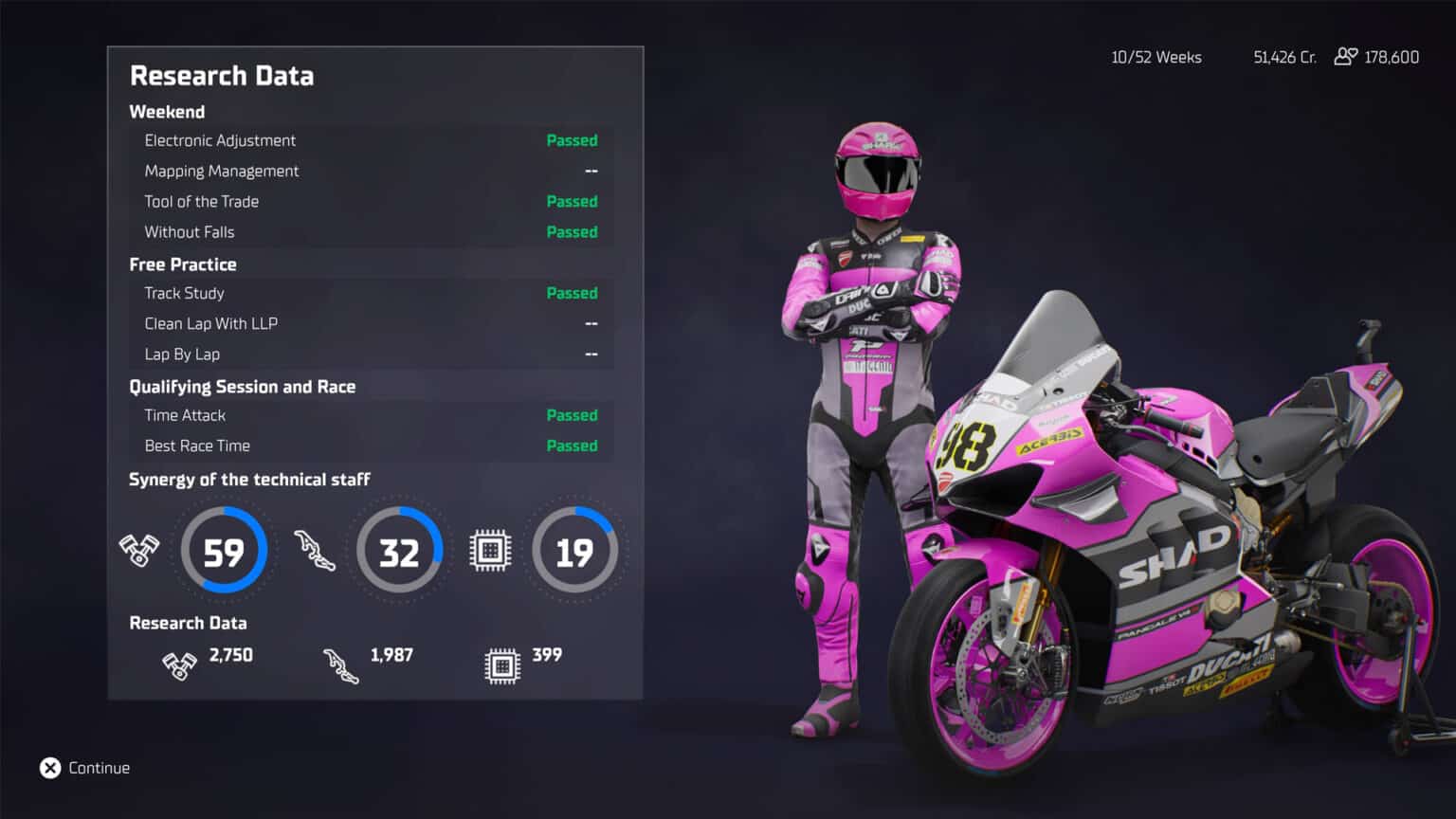Click the electronics chip icon next to 399

[x=500, y=664]
